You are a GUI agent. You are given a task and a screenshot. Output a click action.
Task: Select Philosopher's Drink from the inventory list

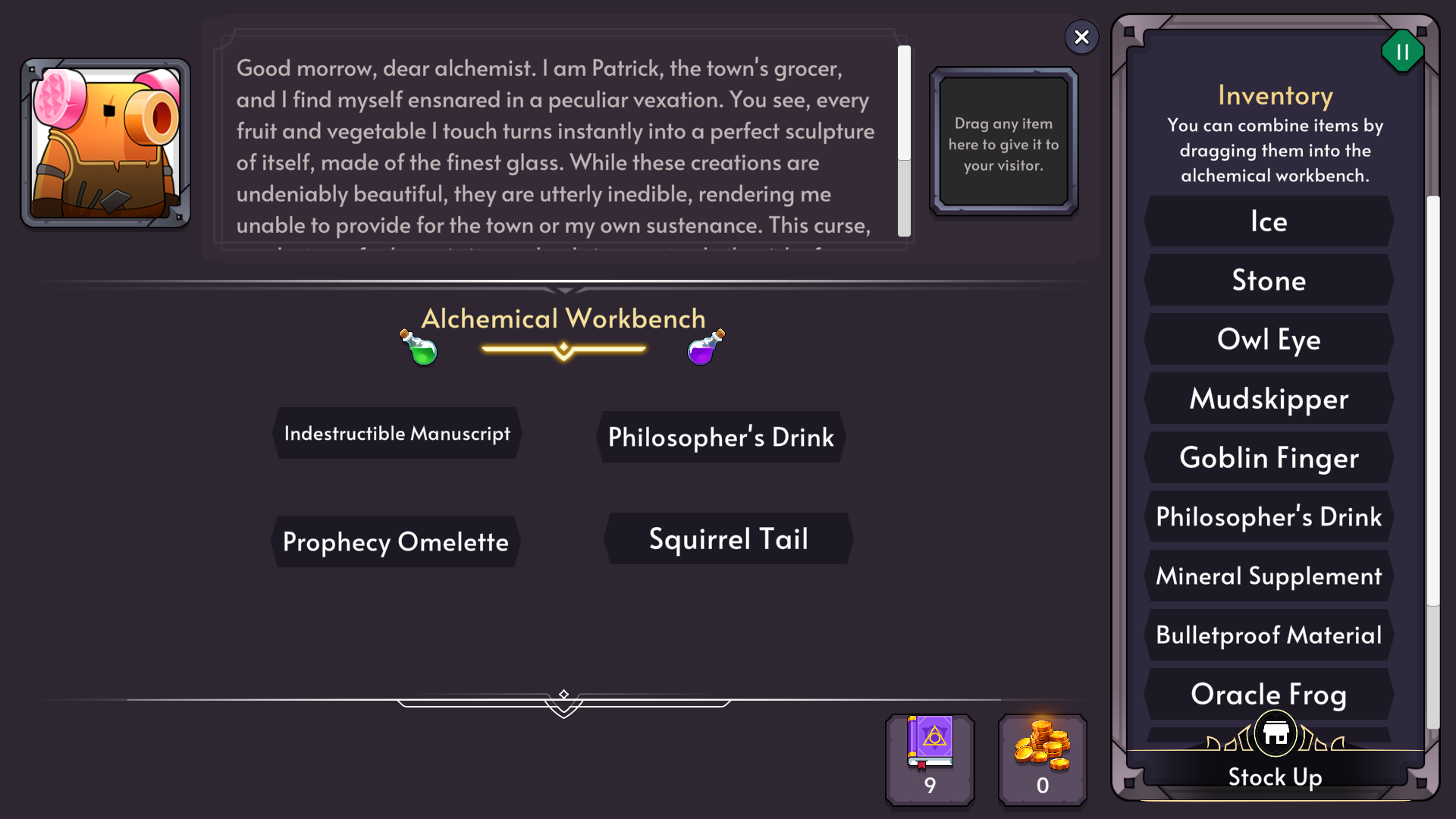coord(1268,516)
